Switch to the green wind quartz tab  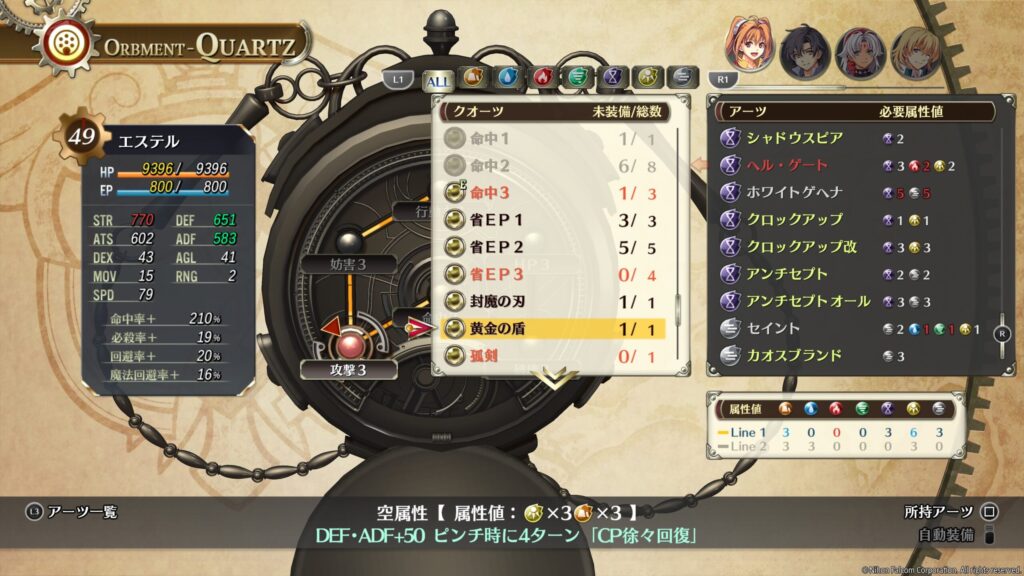[x=576, y=78]
